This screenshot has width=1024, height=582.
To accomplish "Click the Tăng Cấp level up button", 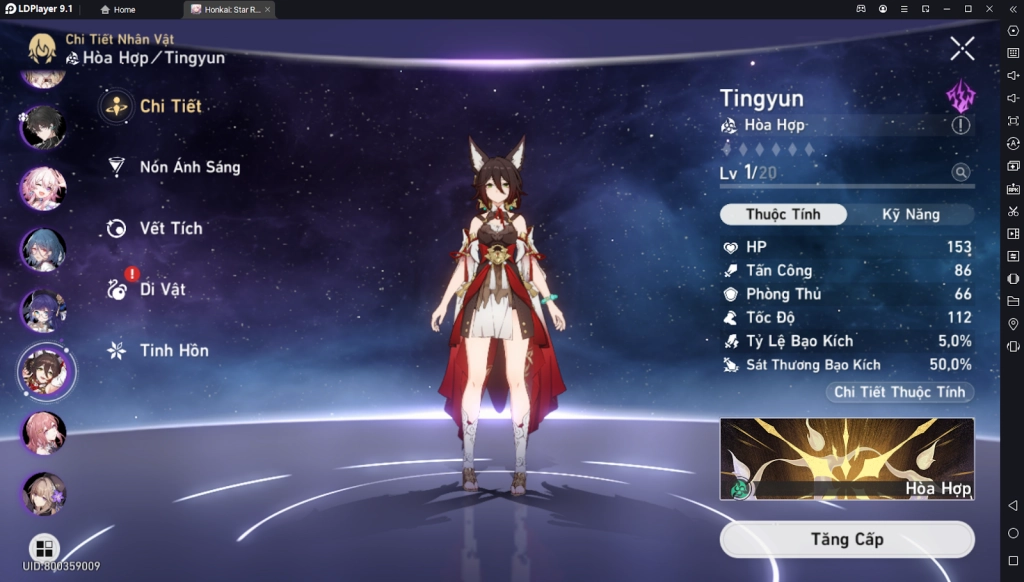I will [x=846, y=539].
